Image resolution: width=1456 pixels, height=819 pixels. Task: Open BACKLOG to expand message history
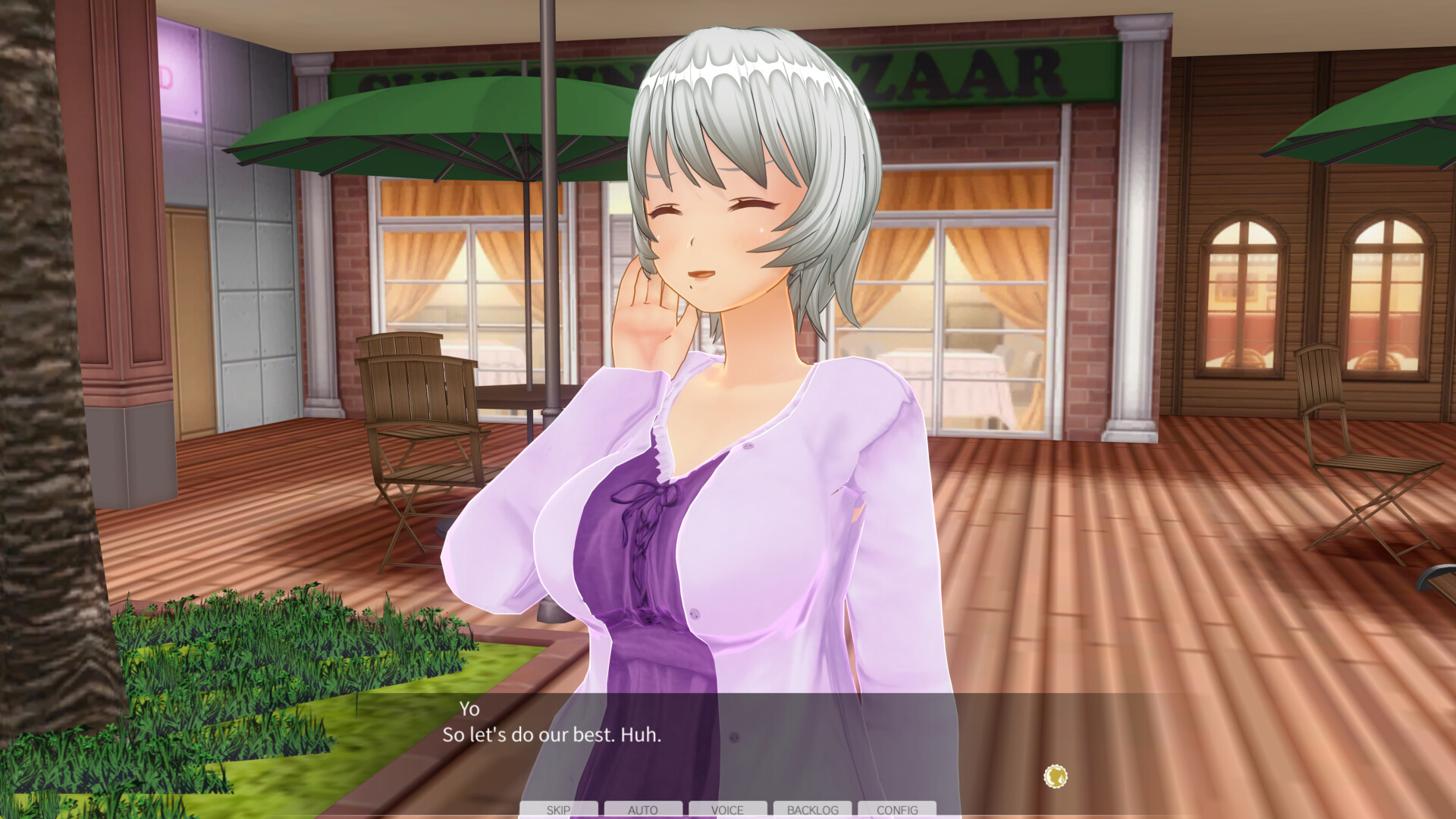[x=813, y=810]
